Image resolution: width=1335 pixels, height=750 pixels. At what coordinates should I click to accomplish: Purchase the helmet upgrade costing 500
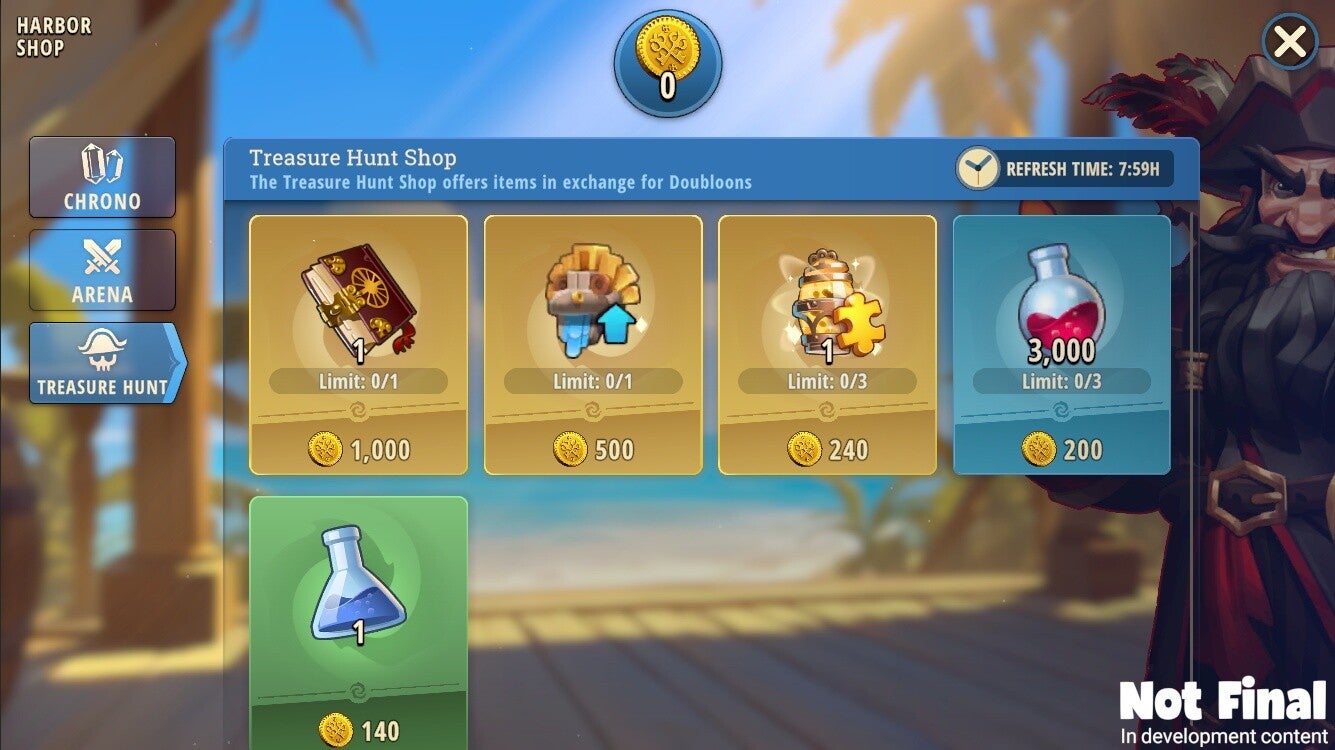pos(593,345)
